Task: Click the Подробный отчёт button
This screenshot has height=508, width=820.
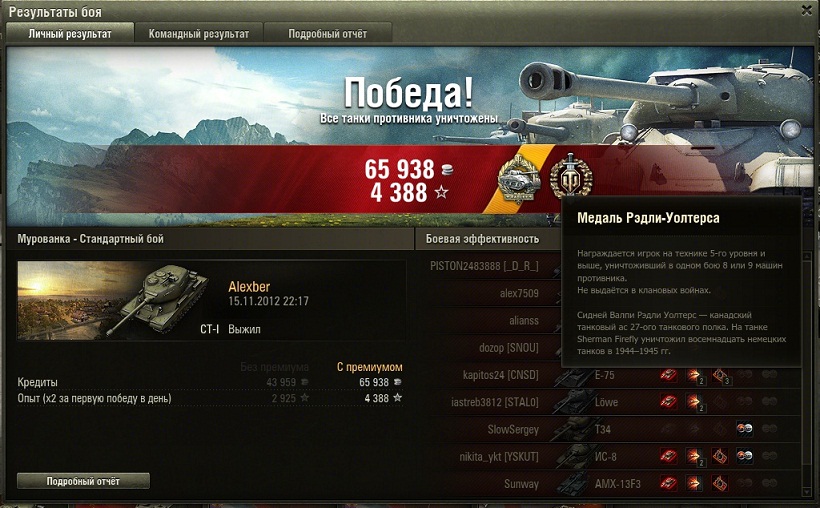Action: [83, 481]
